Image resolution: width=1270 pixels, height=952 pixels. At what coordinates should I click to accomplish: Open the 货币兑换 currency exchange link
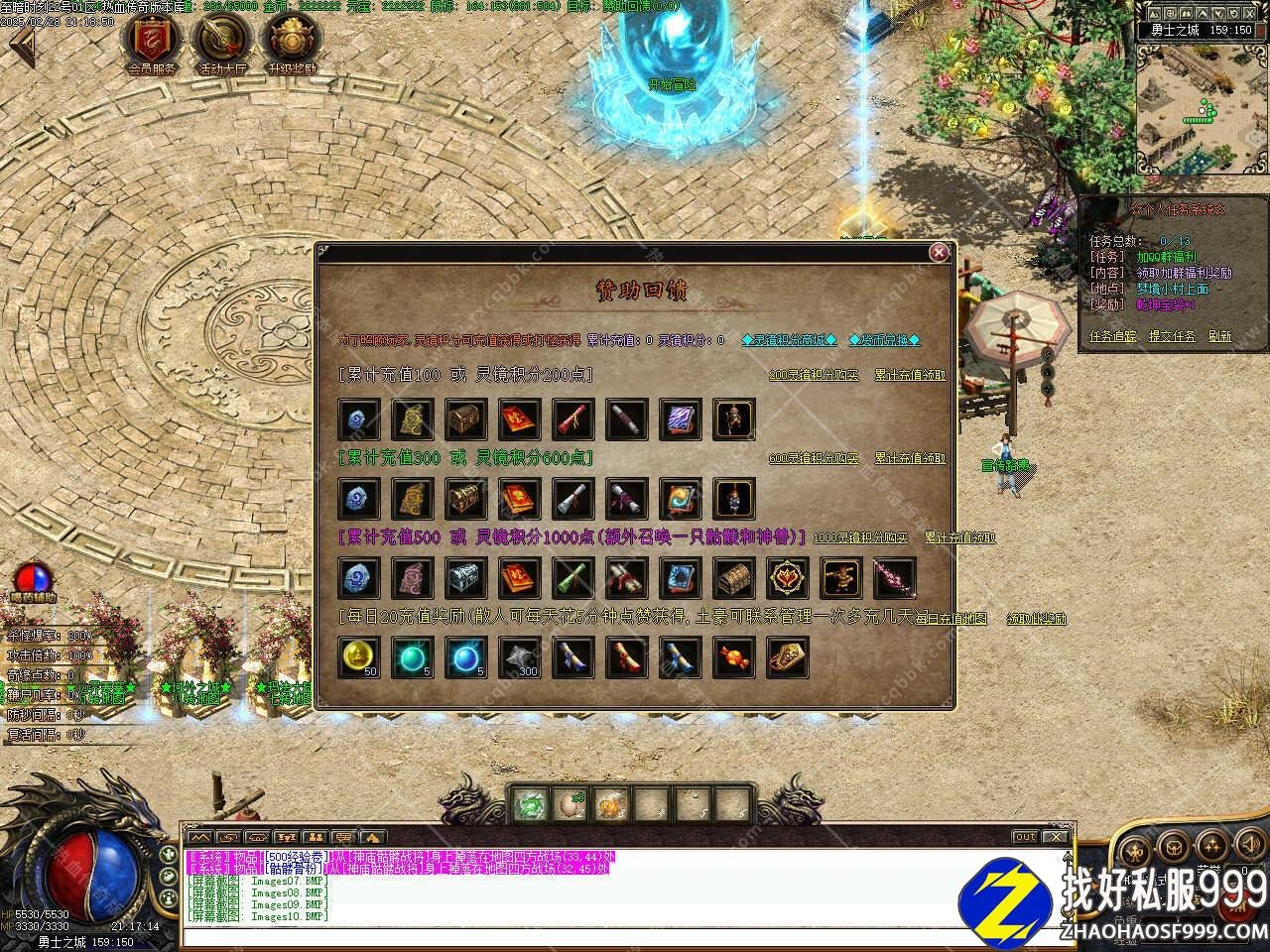tap(885, 340)
